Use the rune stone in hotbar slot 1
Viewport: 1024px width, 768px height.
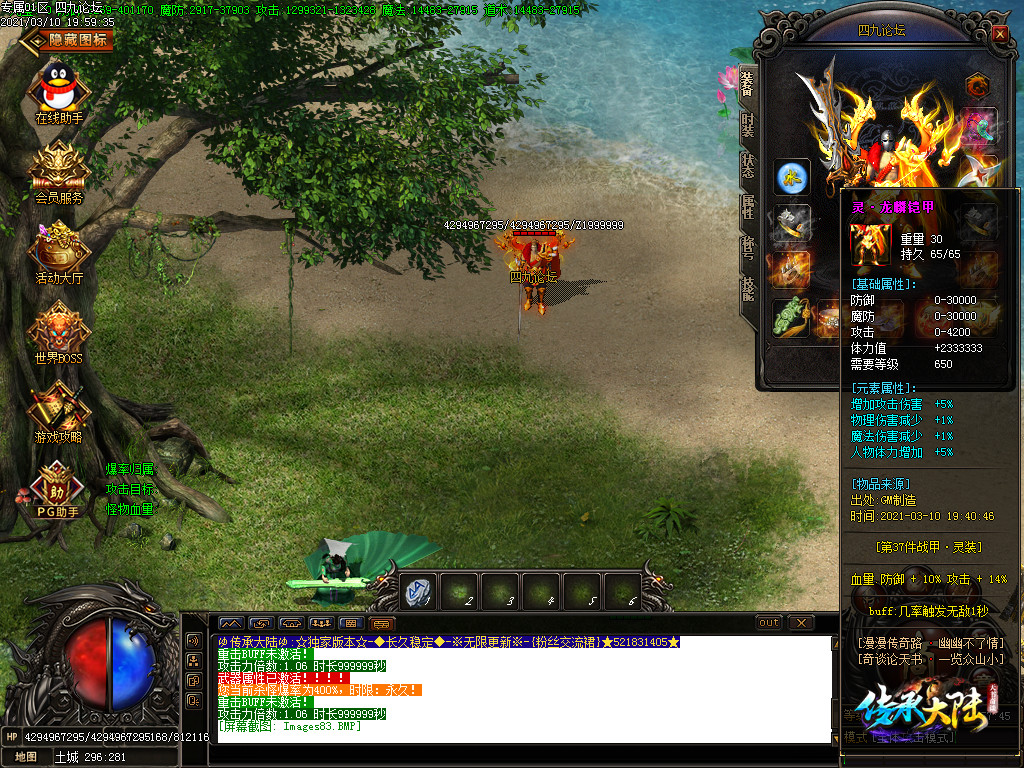418,592
